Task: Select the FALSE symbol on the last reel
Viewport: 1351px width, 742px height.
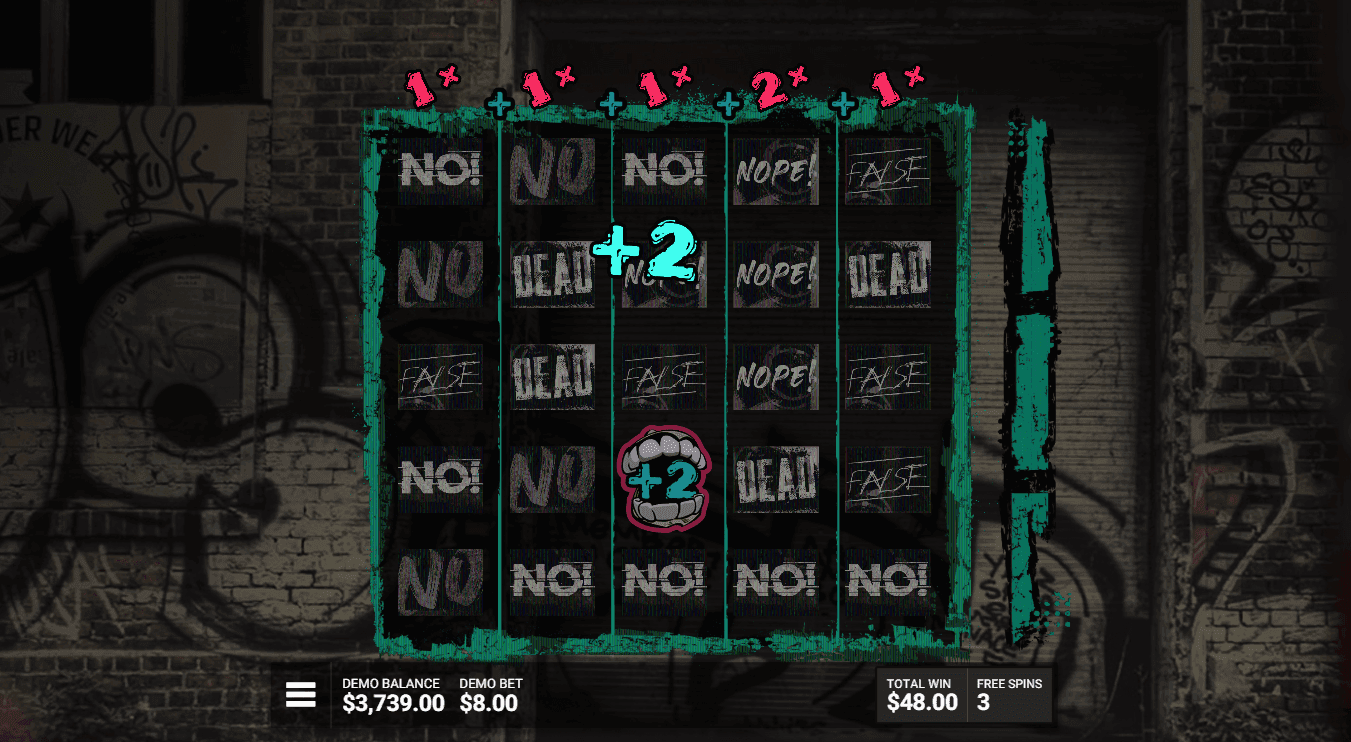Action: (x=888, y=376)
